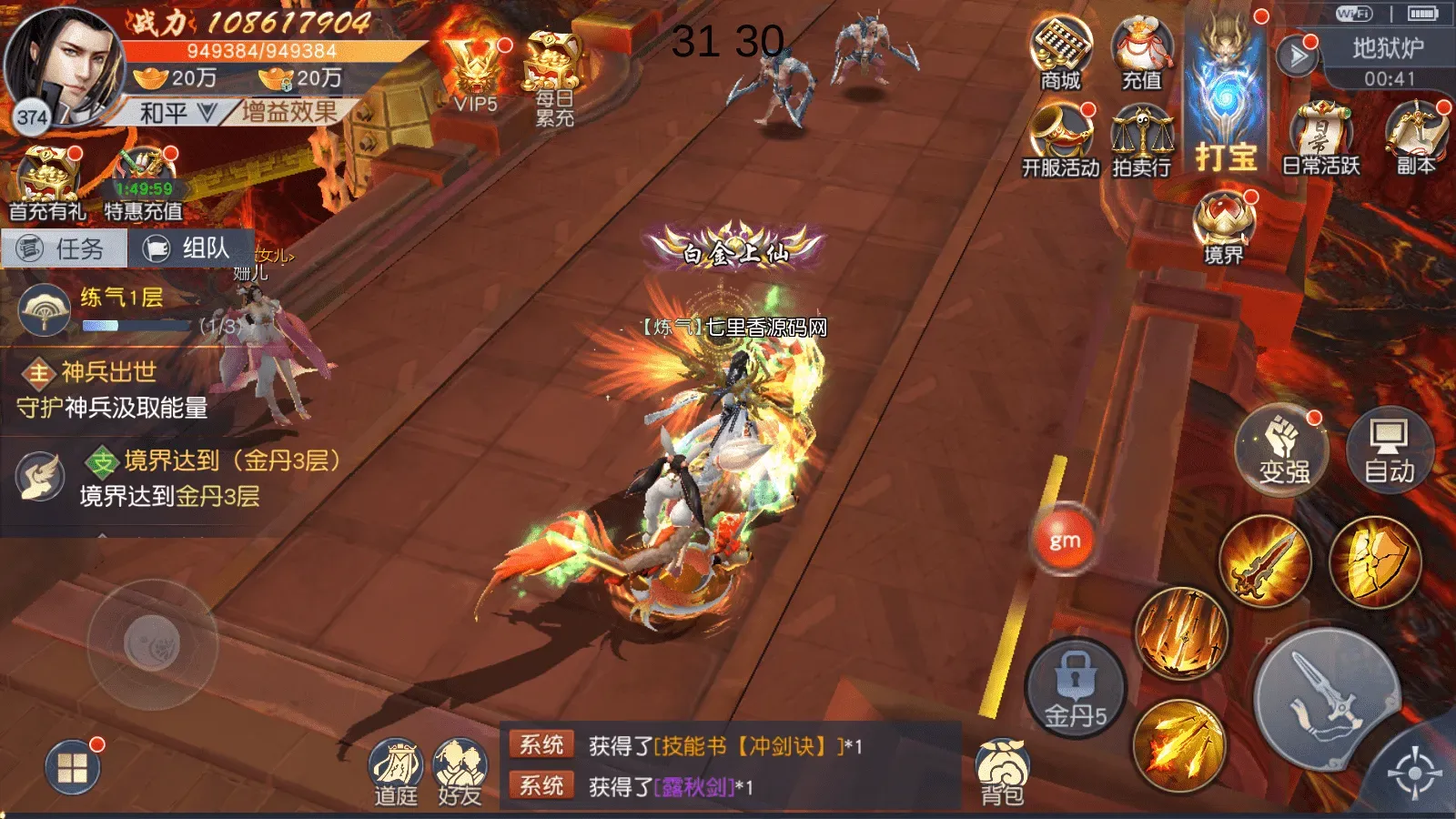Open the 副本 dungeon menu
This screenshot has height=819, width=1456.
tap(1415, 139)
